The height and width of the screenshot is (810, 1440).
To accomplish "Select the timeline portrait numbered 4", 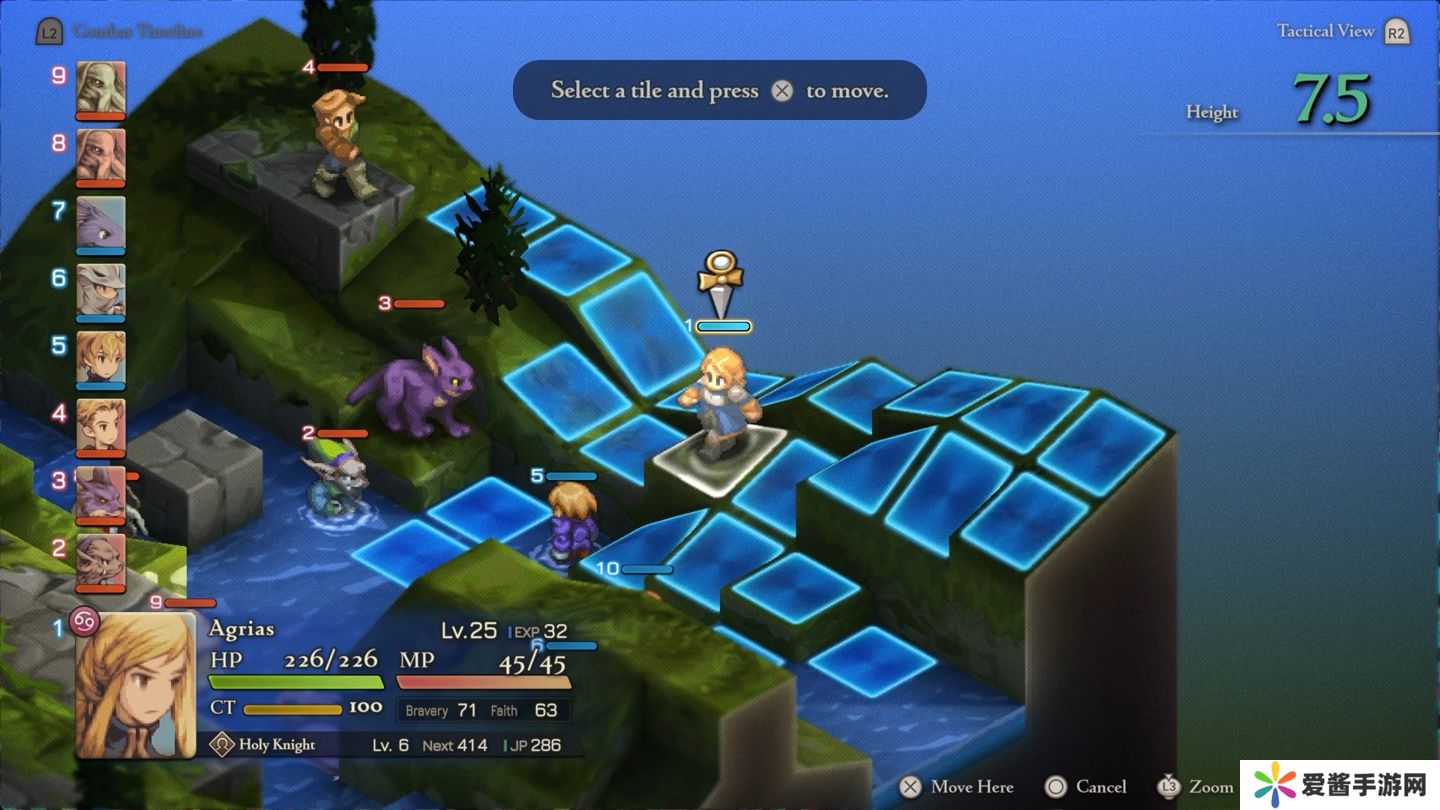I will click(x=101, y=425).
